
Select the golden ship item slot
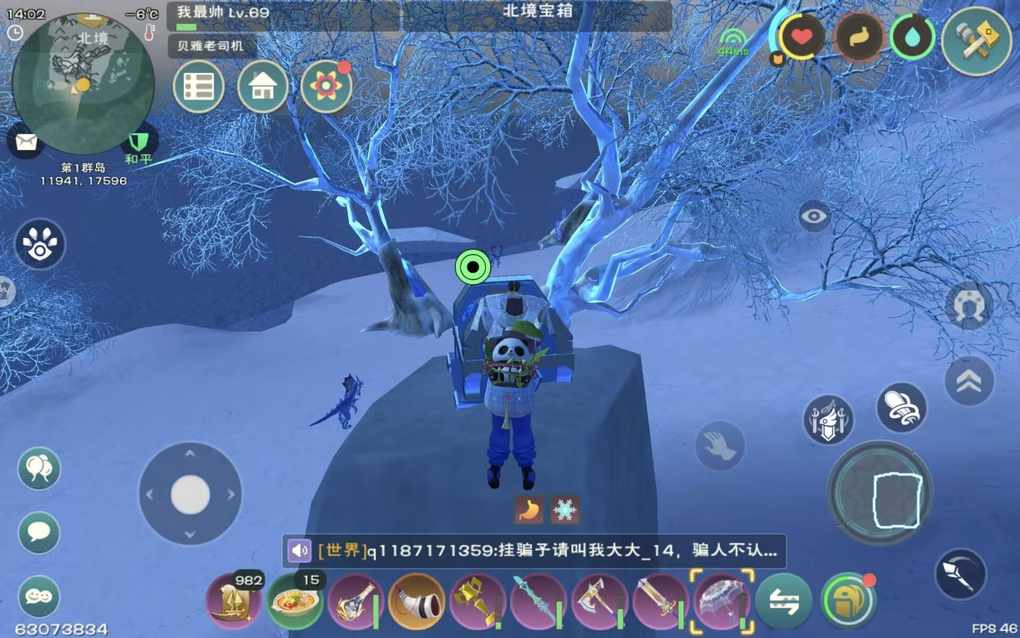[x=233, y=602]
